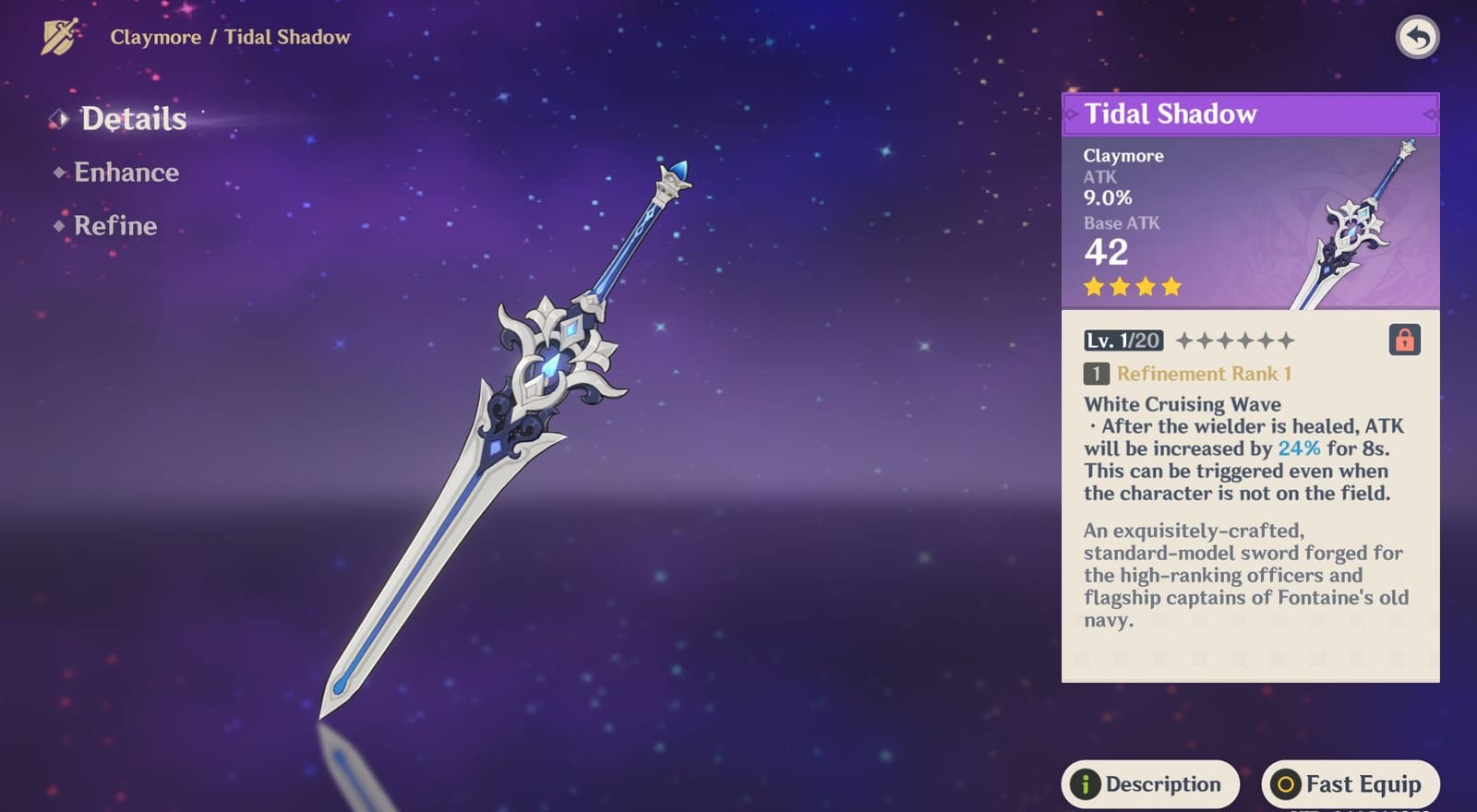The width and height of the screenshot is (1477, 812).
Task: Open the Refine tab
Action: pos(115,226)
